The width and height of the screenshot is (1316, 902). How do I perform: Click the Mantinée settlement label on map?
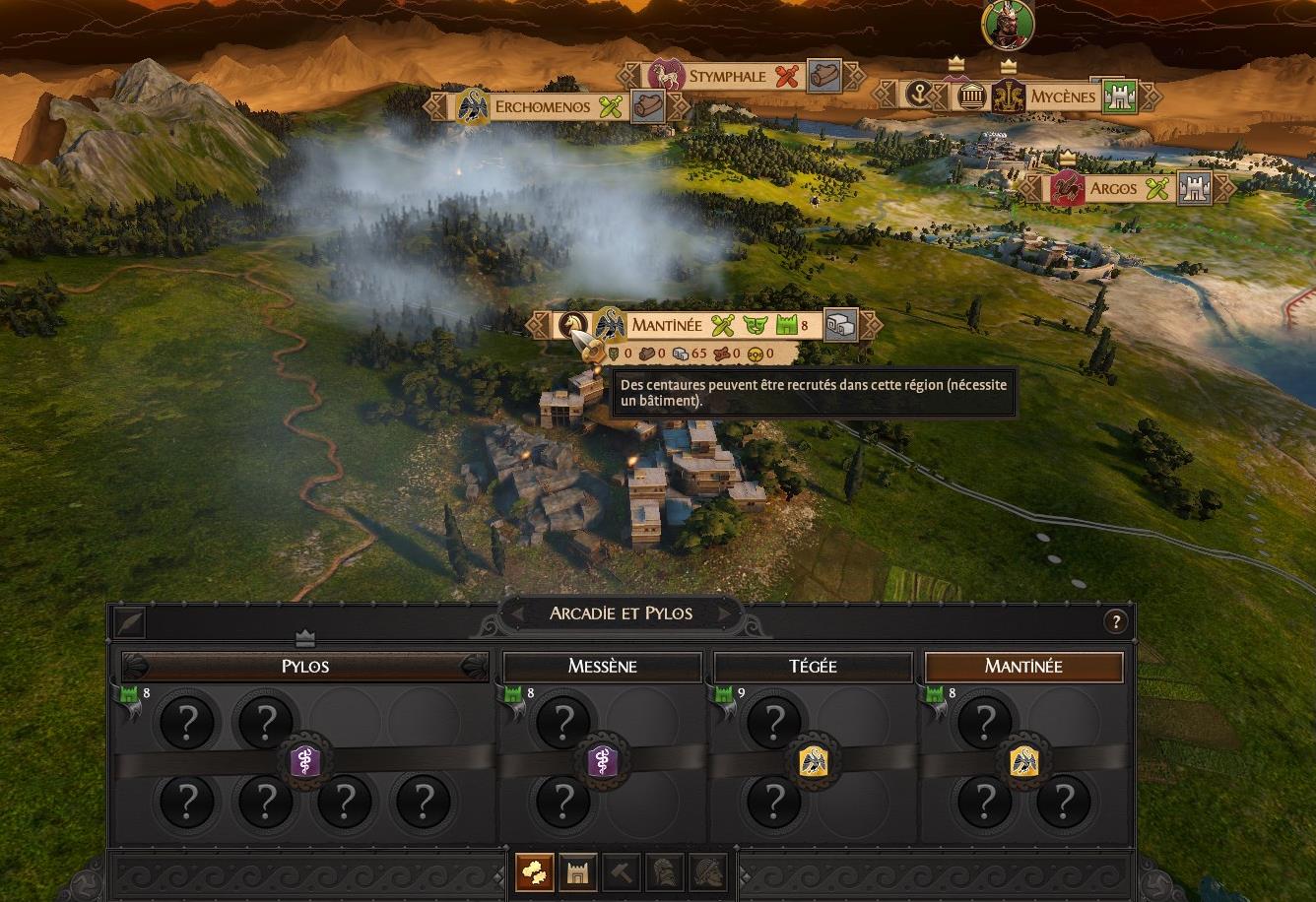[667, 325]
